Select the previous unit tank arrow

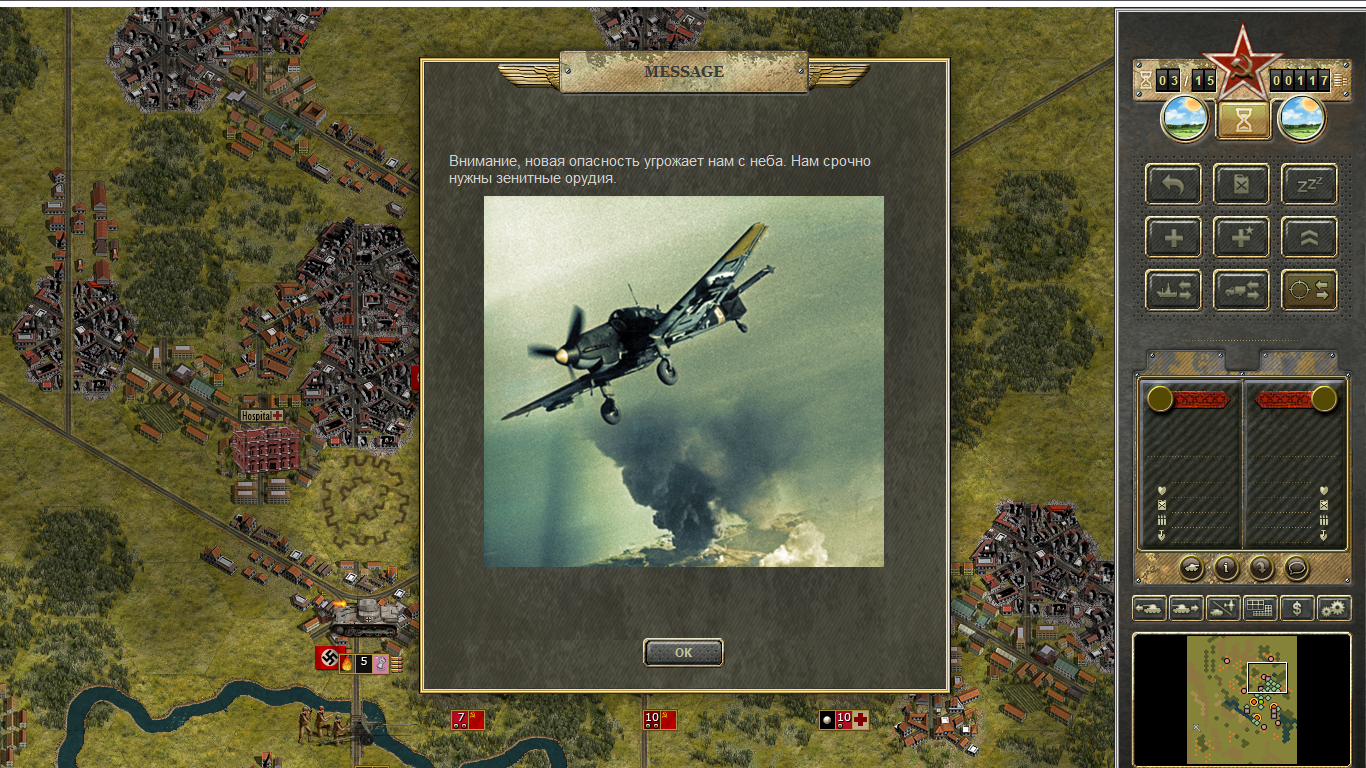(x=1148, y=607)
